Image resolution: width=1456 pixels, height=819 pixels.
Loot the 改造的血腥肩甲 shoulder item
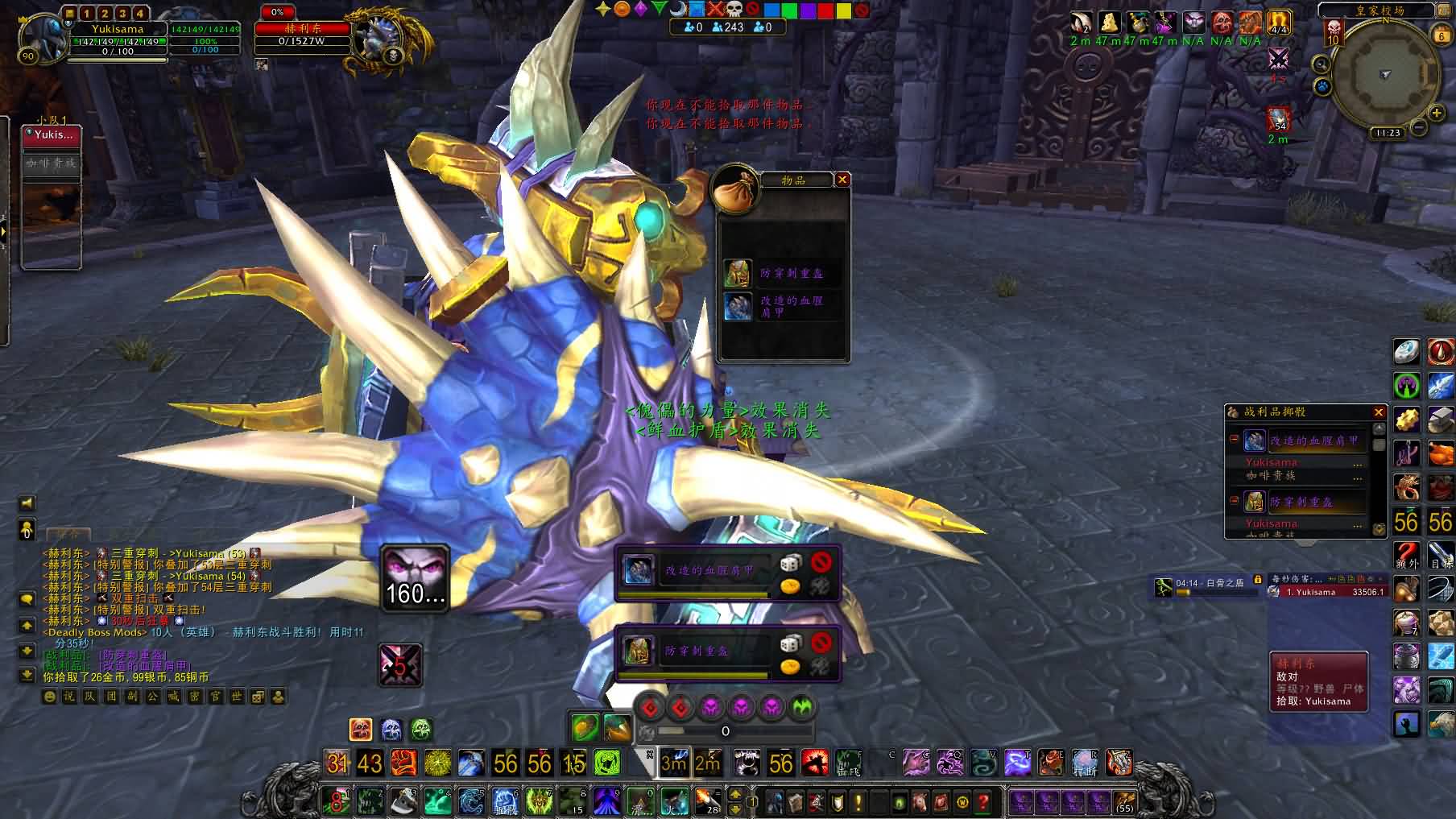coord(738,306)
